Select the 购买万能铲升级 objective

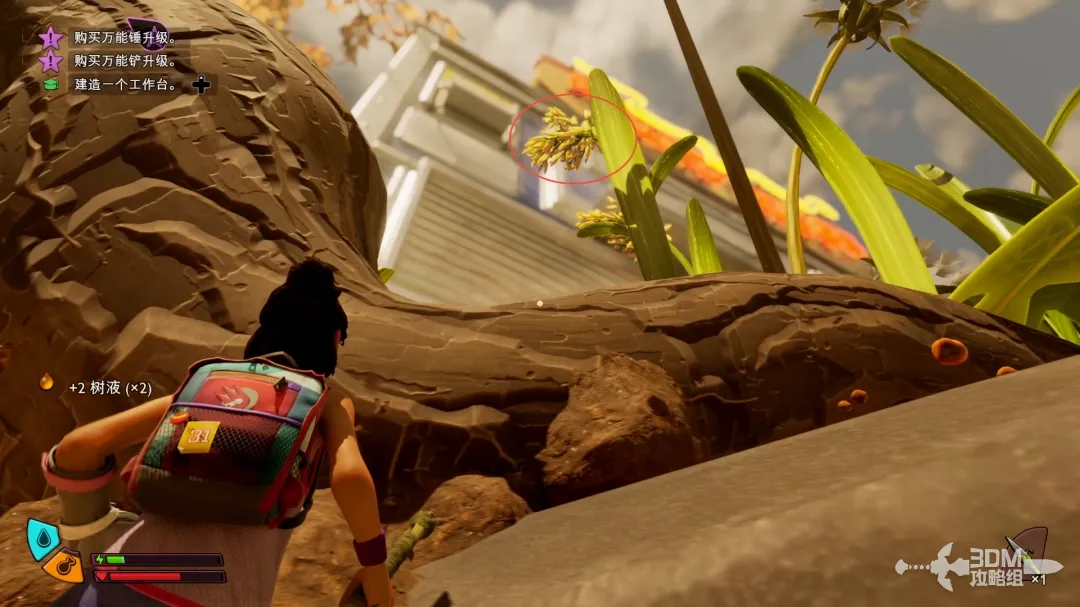click(125, 61)
